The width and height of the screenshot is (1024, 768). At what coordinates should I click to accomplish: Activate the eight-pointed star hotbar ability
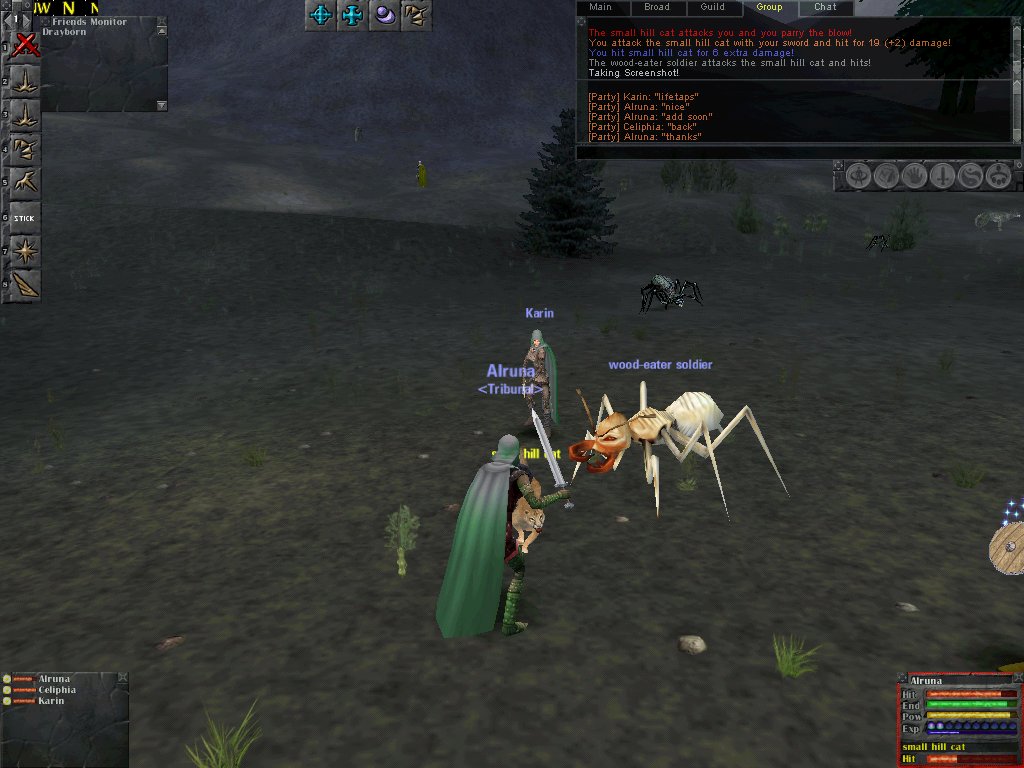click(x=25, y=251)
